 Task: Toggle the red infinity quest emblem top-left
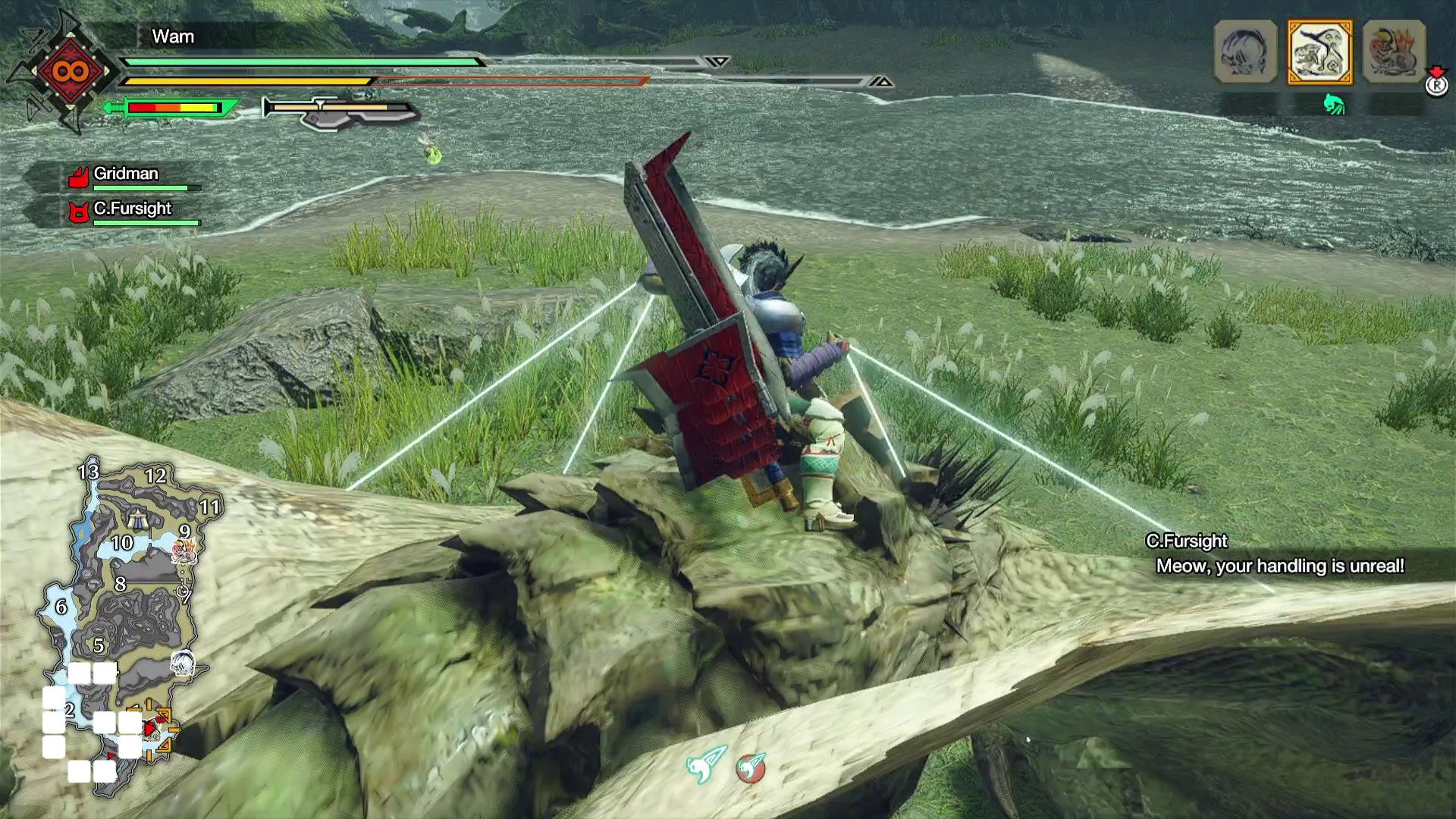coord(72,72)
